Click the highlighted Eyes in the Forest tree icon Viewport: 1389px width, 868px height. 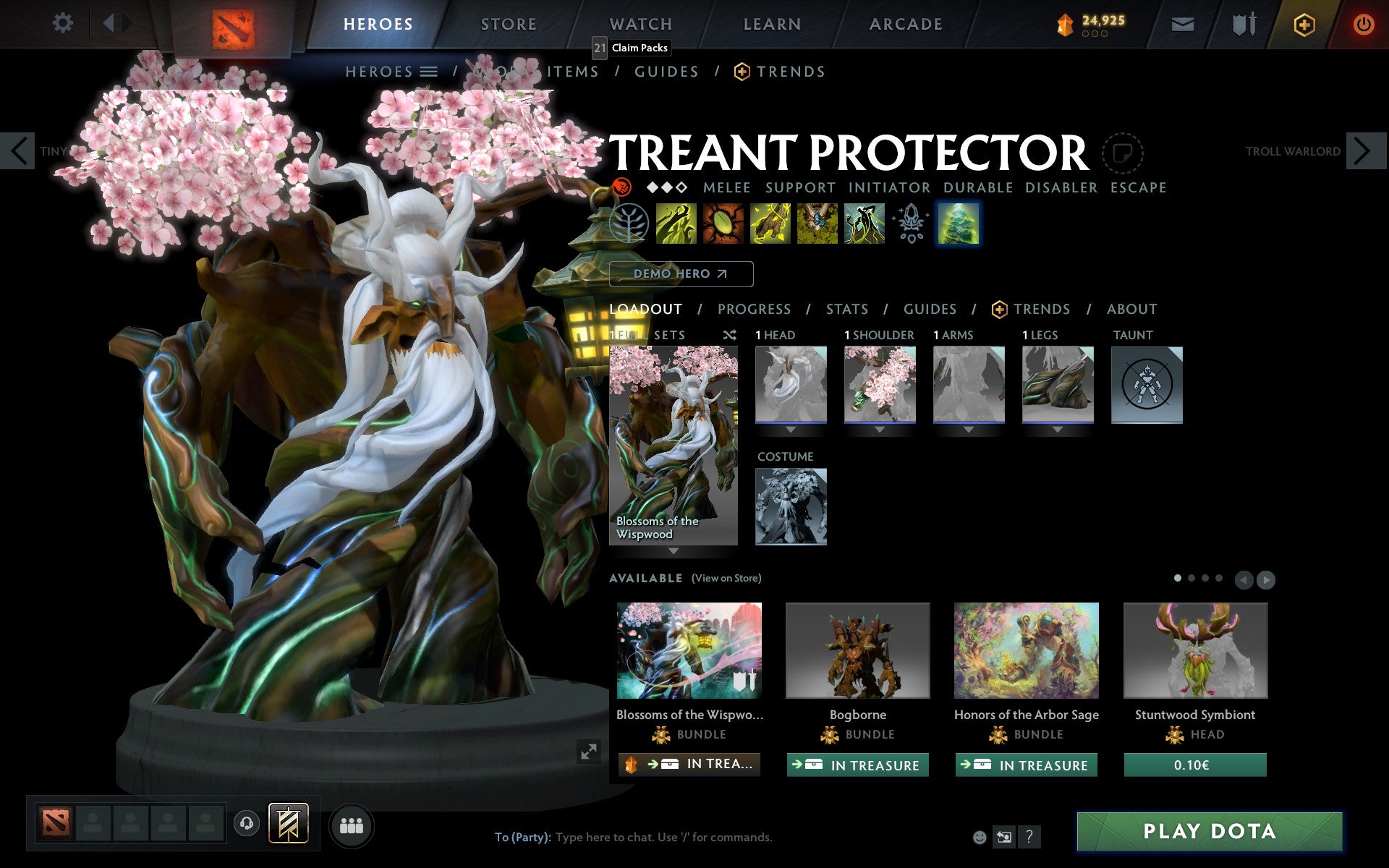click(959, 225)
